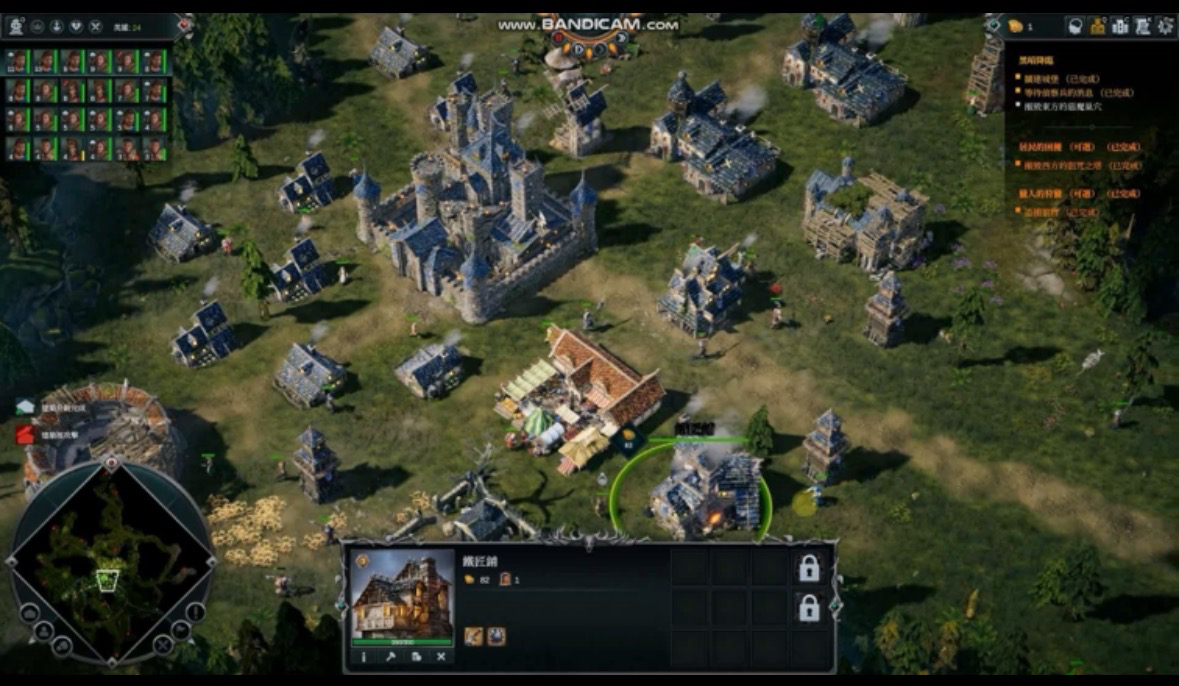This screenshot has height=686, width=1179.
Task: Click the crossed swords army button
Action: (x=95, y=27)
